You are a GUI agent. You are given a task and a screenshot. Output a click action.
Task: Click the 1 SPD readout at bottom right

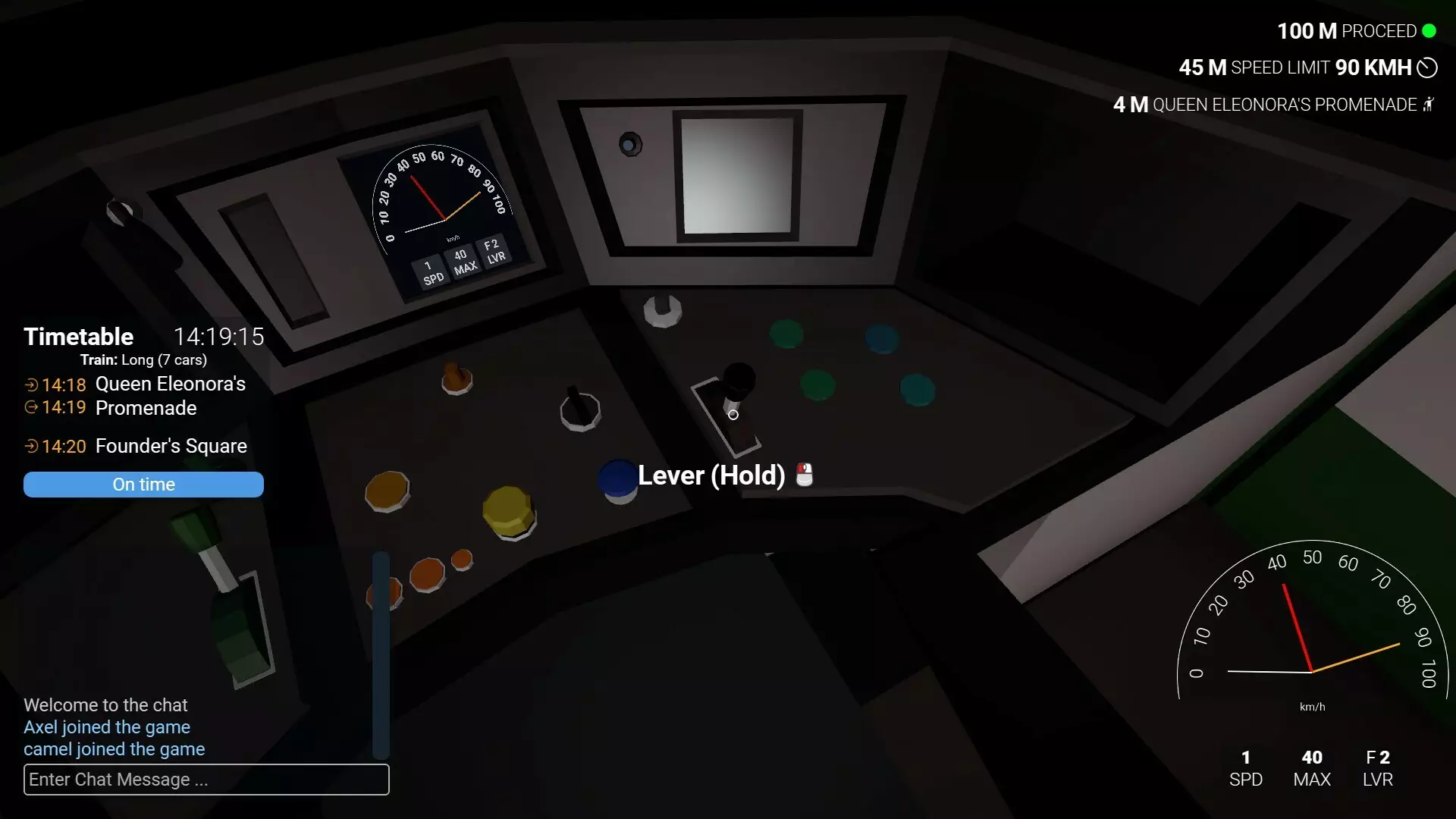(1246, 767)
